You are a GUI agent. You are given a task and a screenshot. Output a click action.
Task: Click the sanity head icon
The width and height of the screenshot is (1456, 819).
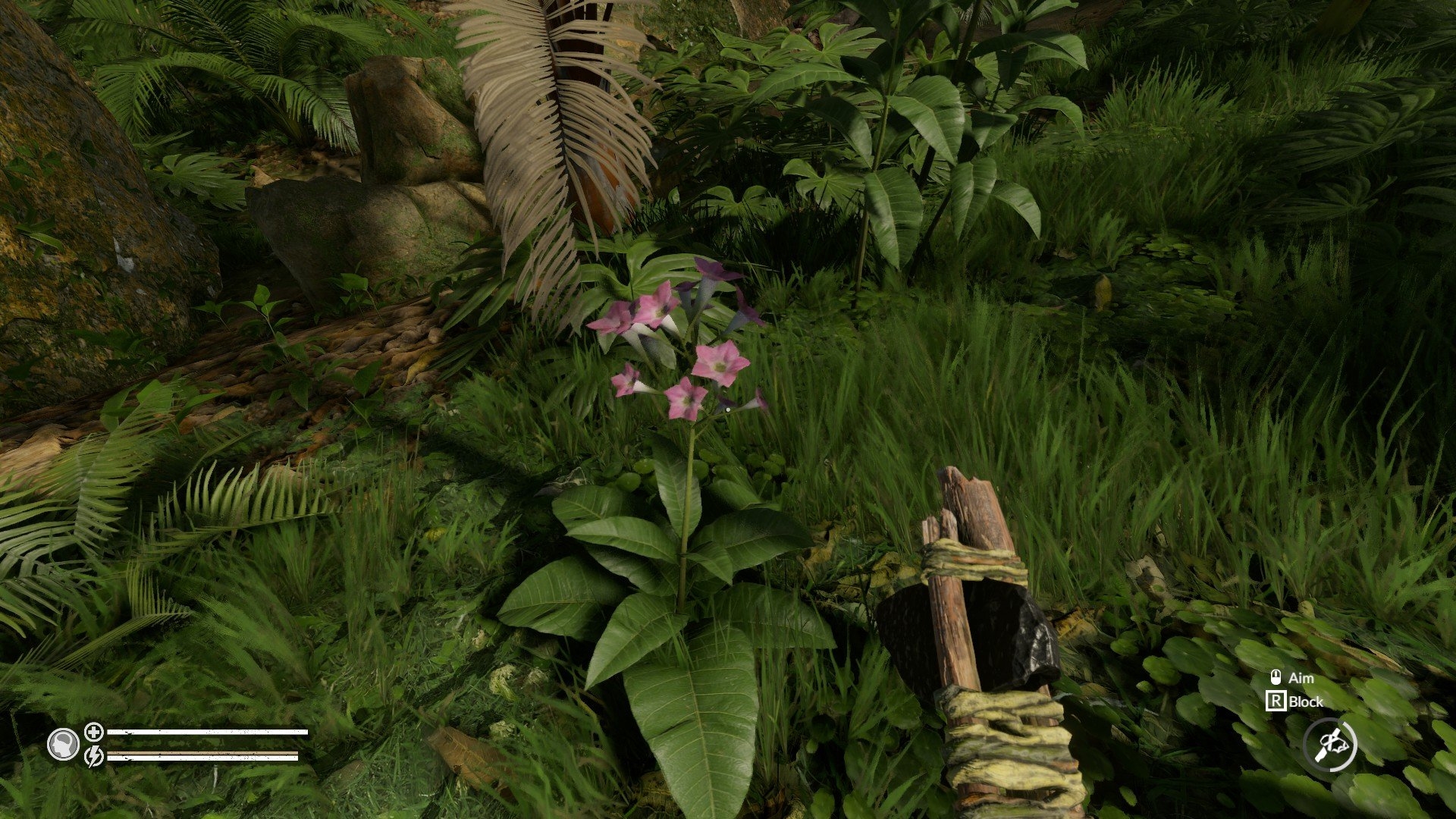click(63, 744)
